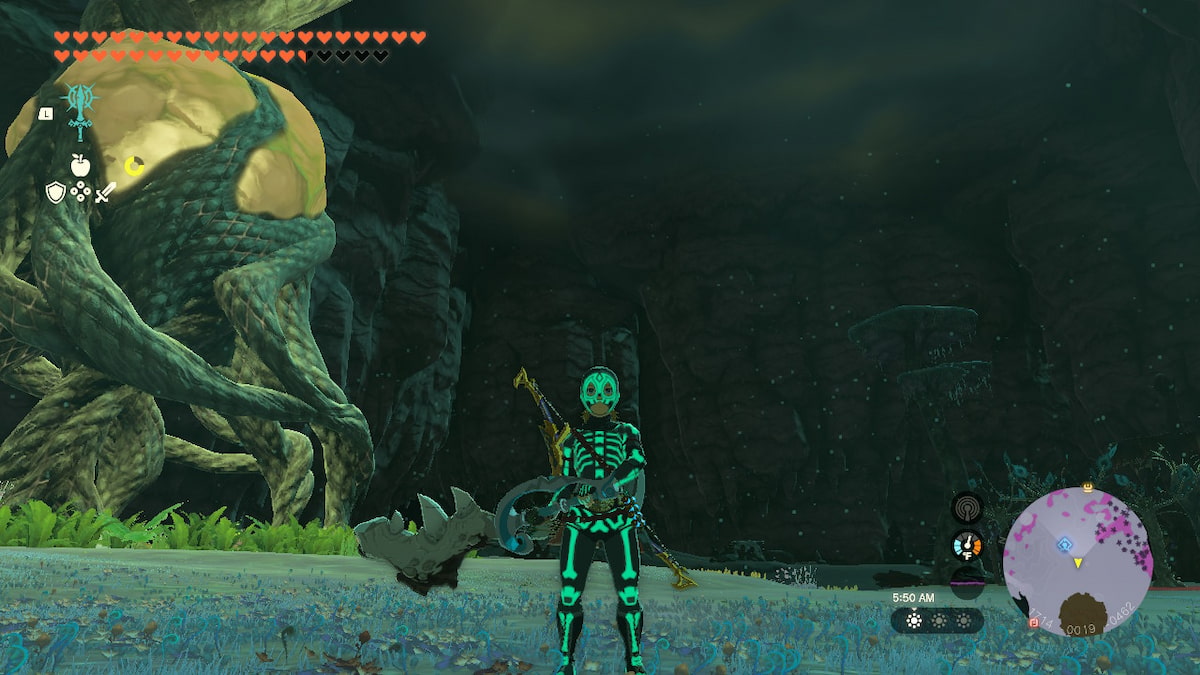1200x675 pixels.
Task: Open the circular minimap
Action: [1077, 562]
